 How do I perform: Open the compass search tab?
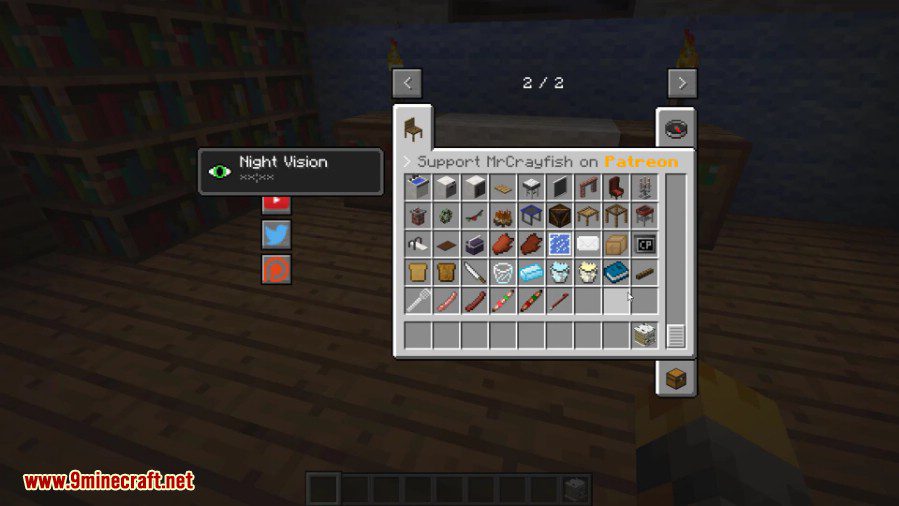[x=675, y=128]
